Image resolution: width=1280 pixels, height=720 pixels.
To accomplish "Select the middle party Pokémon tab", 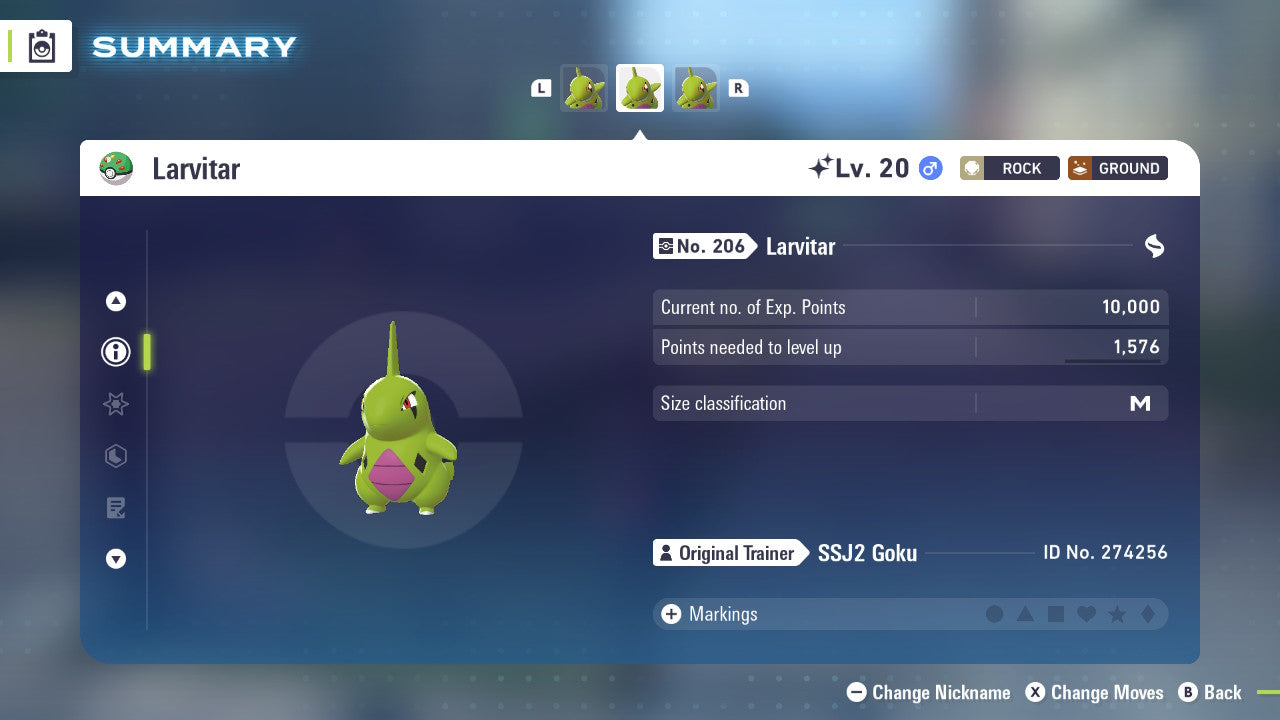I will coord(640,88).
